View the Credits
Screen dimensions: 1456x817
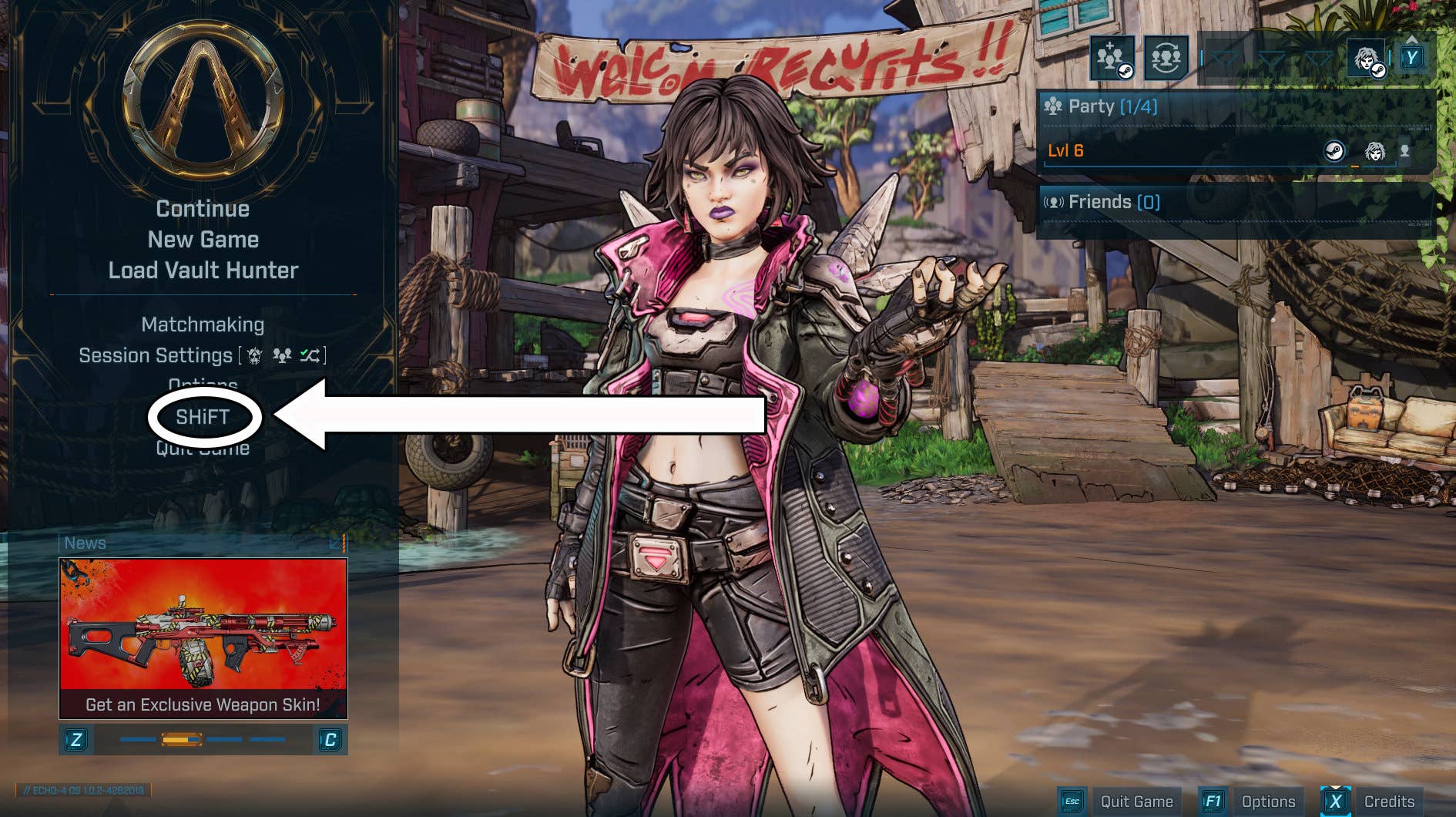coord(1389,802)
